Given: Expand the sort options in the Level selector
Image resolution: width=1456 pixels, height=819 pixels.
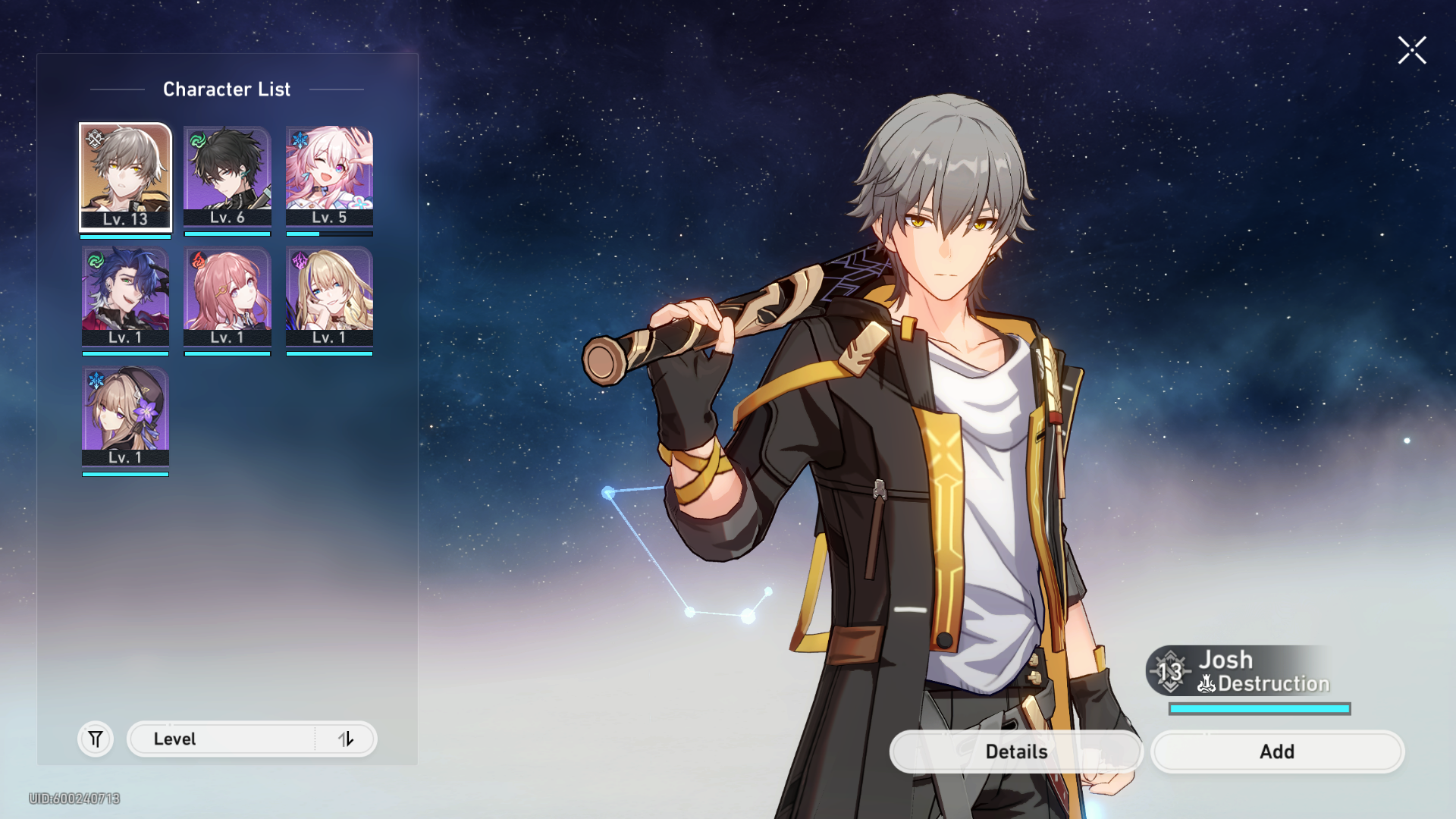Looking at the screenshot, I should pos(347,739).
